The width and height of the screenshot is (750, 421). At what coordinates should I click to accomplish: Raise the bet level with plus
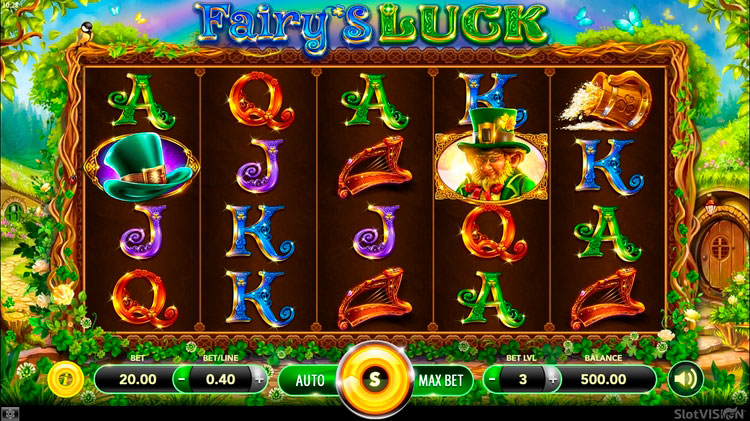coord(549,380)
